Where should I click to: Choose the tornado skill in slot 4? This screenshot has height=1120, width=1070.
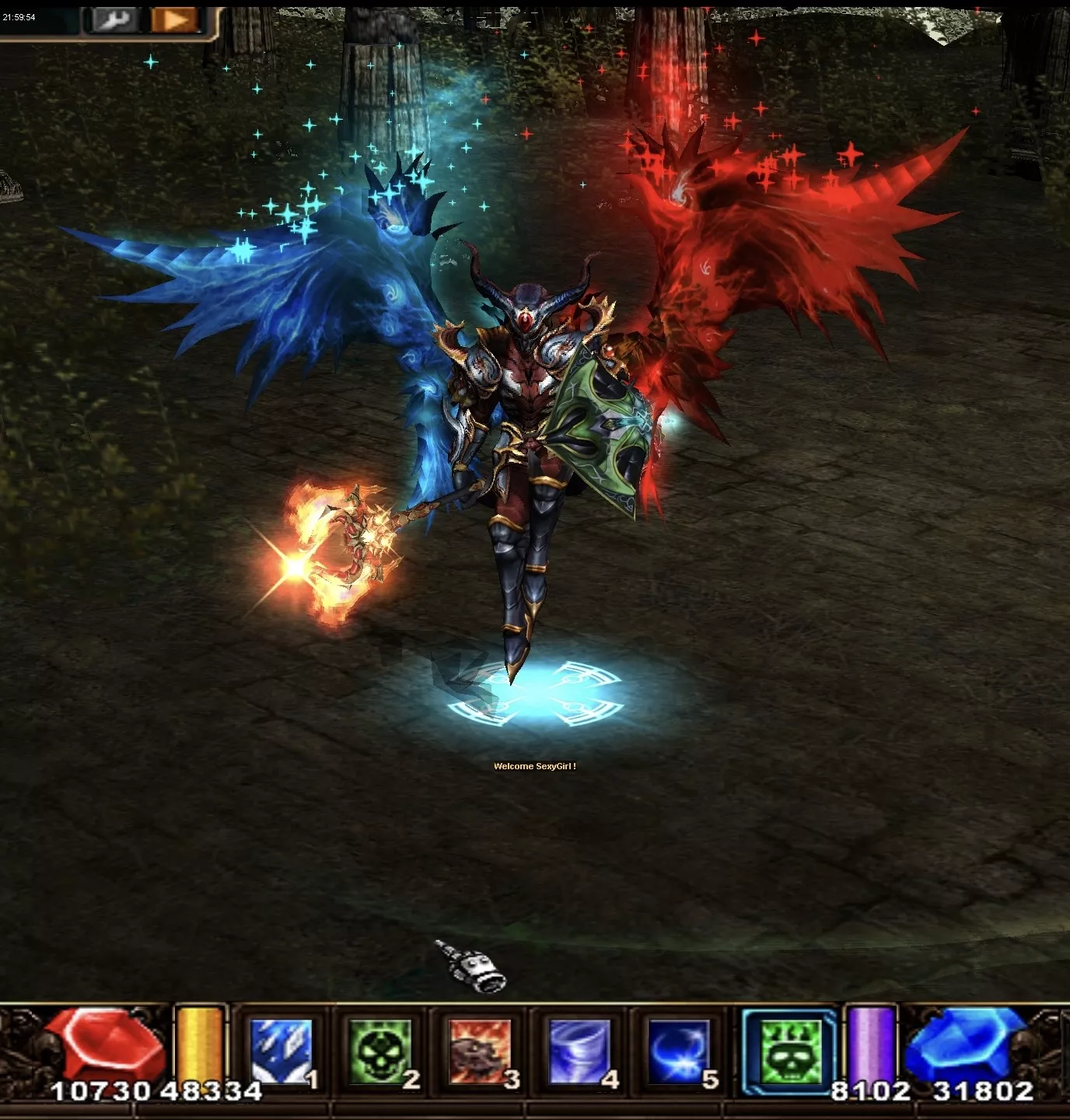pyautogui.click(x=579, y=1051)
